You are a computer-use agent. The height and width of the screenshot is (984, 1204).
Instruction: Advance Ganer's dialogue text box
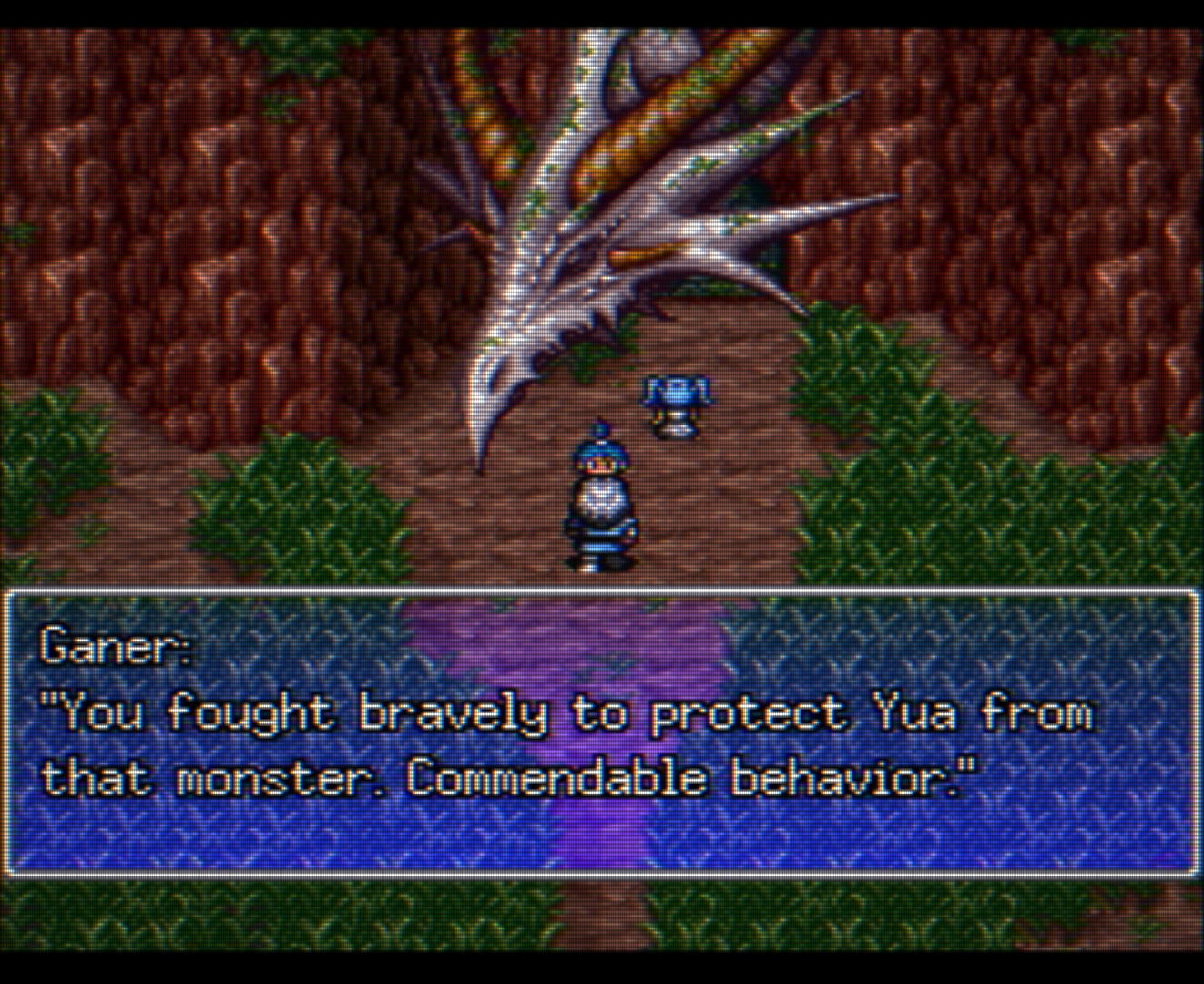click(601, 733)
